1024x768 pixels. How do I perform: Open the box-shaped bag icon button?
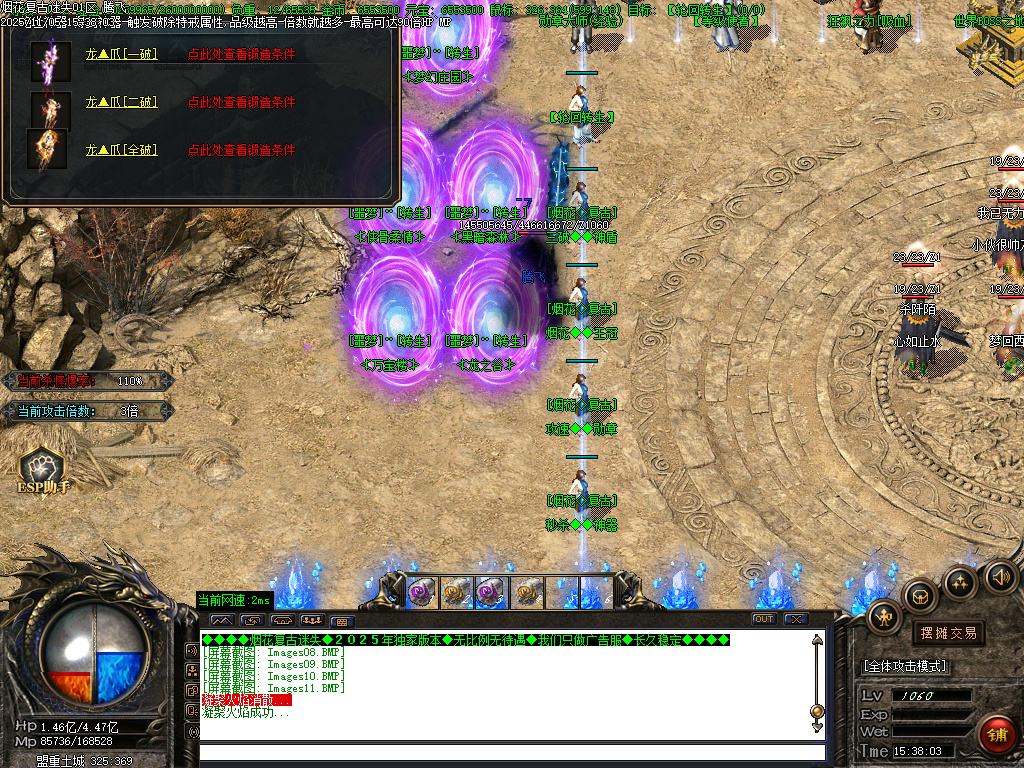point(919,597)
